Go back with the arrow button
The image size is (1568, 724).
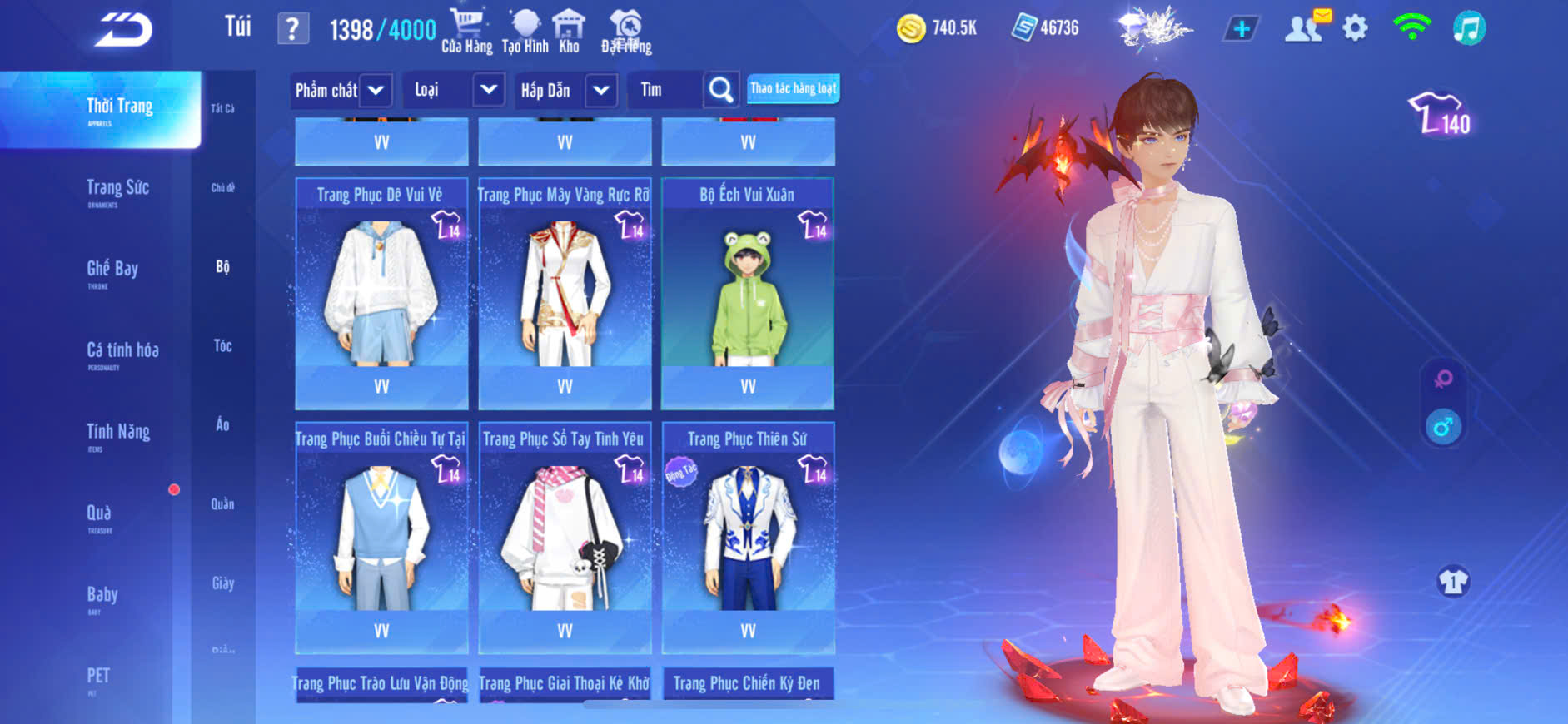tap(123, 30)
